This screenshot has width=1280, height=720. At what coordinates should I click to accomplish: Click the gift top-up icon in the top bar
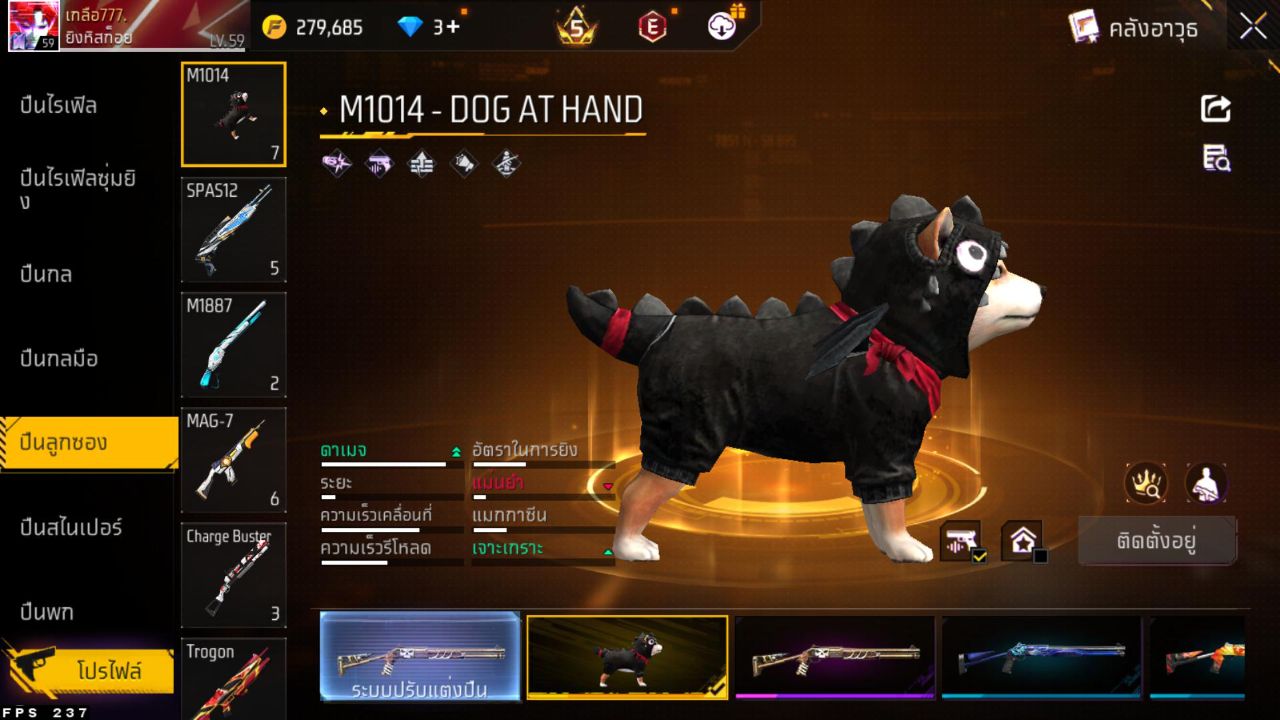click(721, 27)
